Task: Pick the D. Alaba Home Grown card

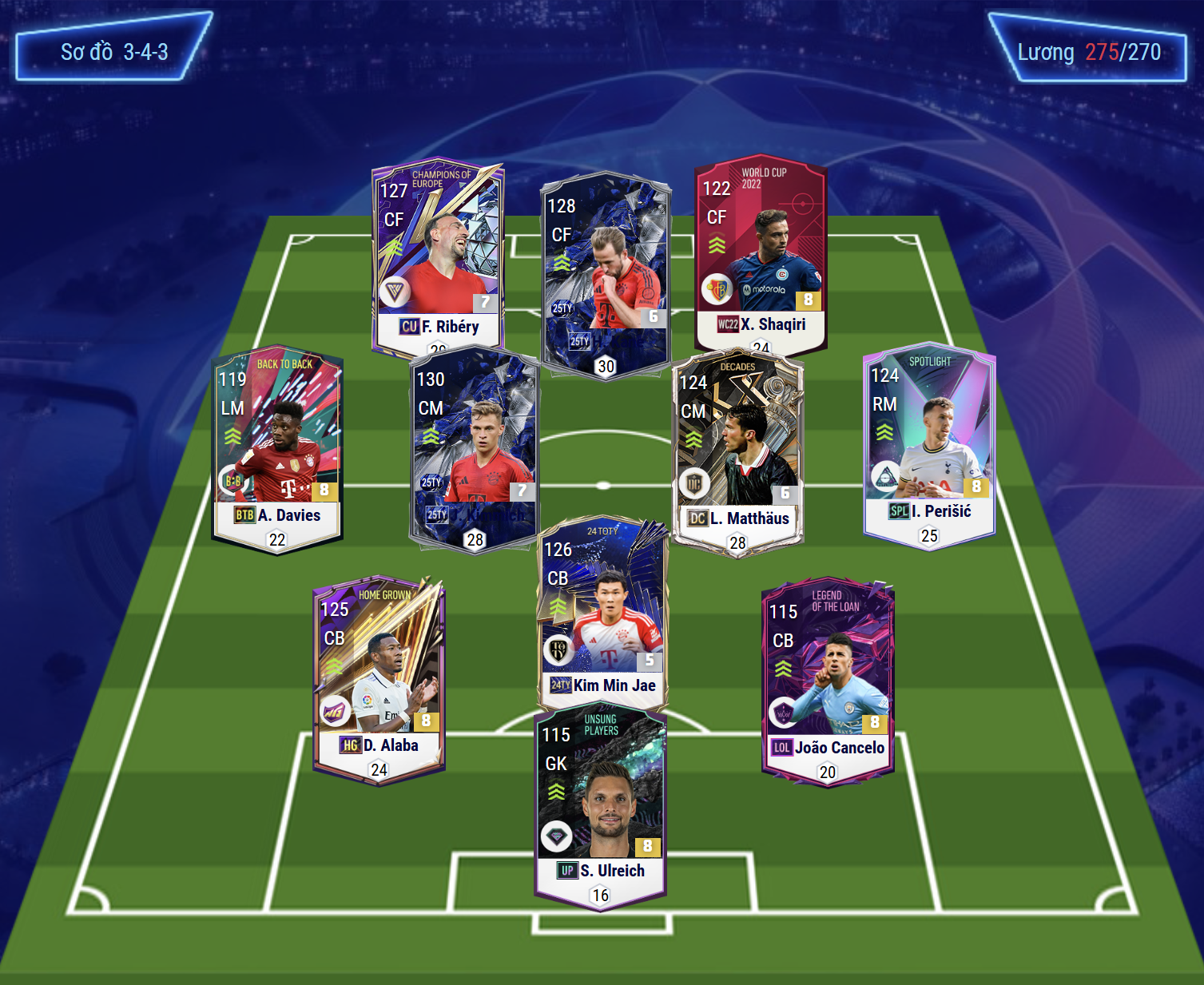Action: pos(379,679)
